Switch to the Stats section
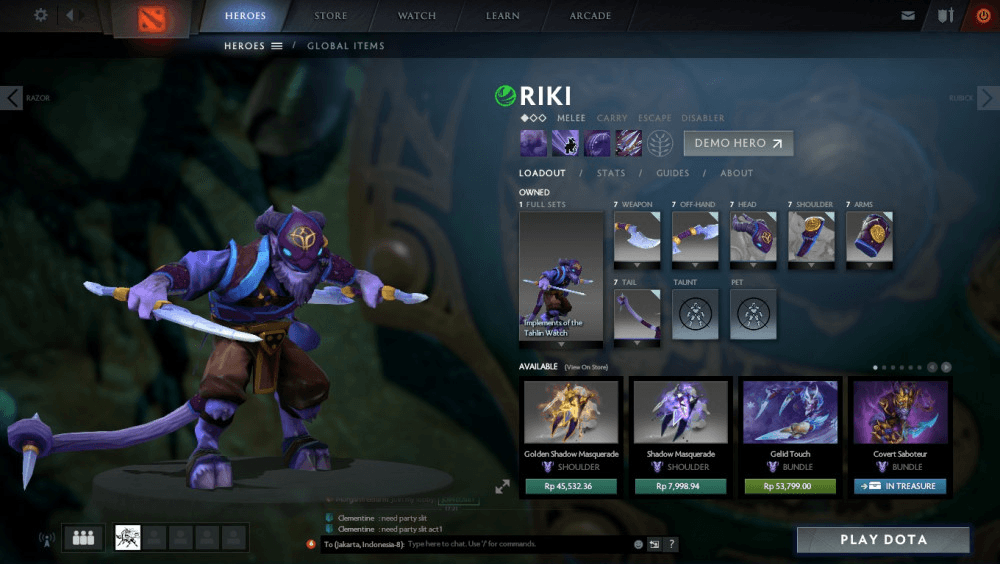 tap(611, 173)
